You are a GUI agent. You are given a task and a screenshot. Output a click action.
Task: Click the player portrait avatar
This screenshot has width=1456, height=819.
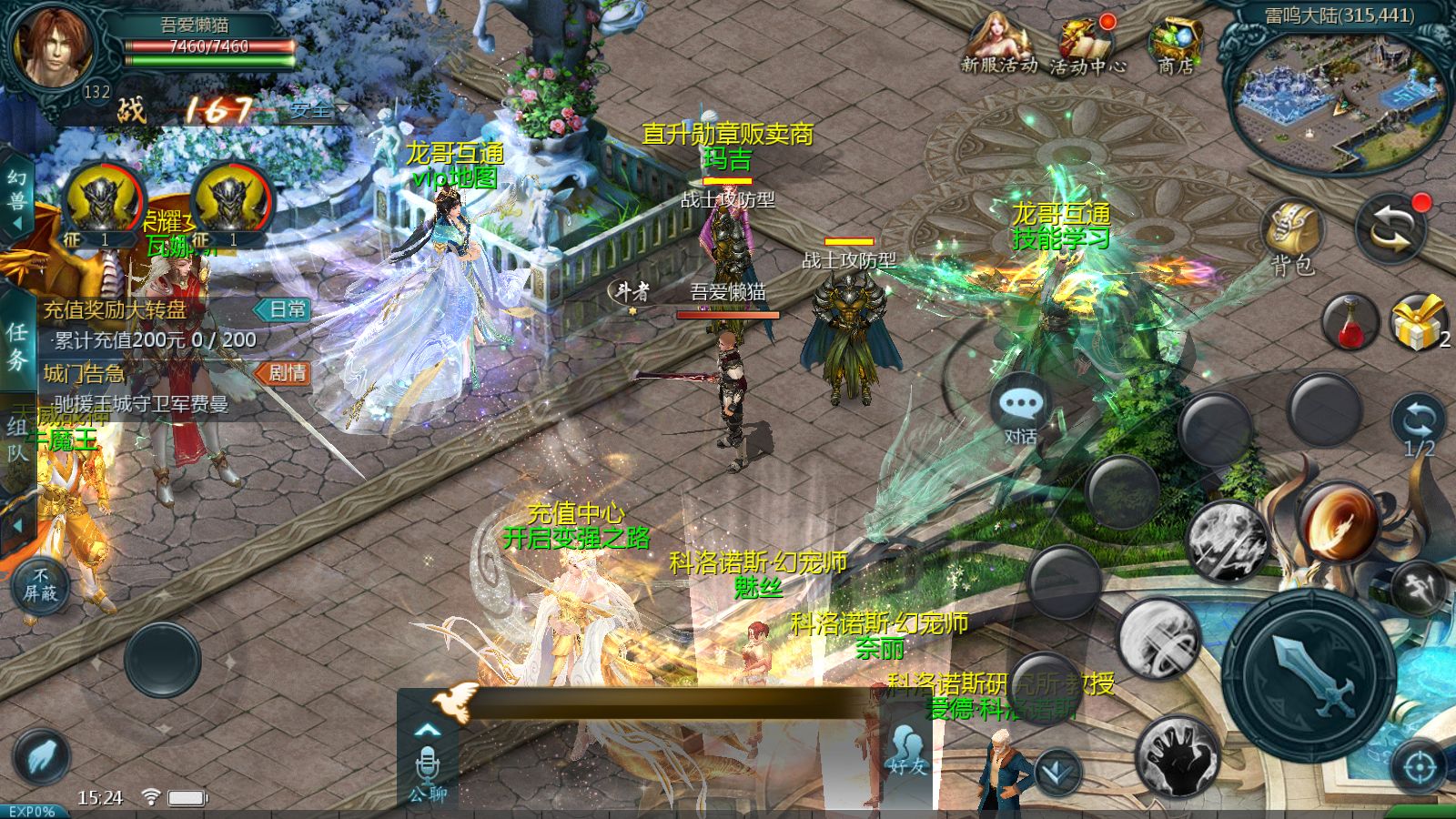click(x=52, y=44)
